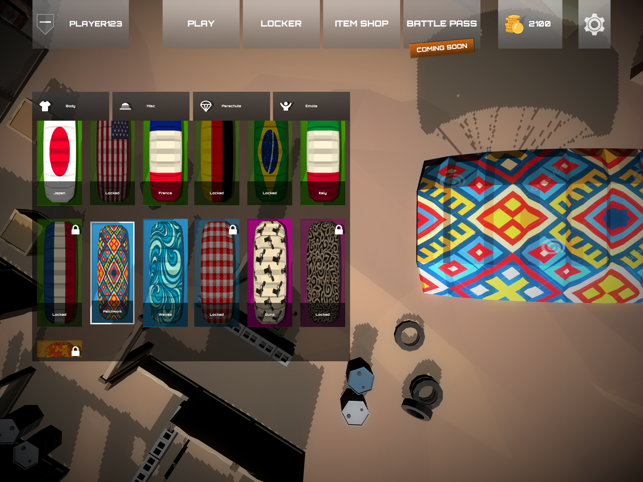Open the Locker menu
643x482 pixels.
click(281, 24)
